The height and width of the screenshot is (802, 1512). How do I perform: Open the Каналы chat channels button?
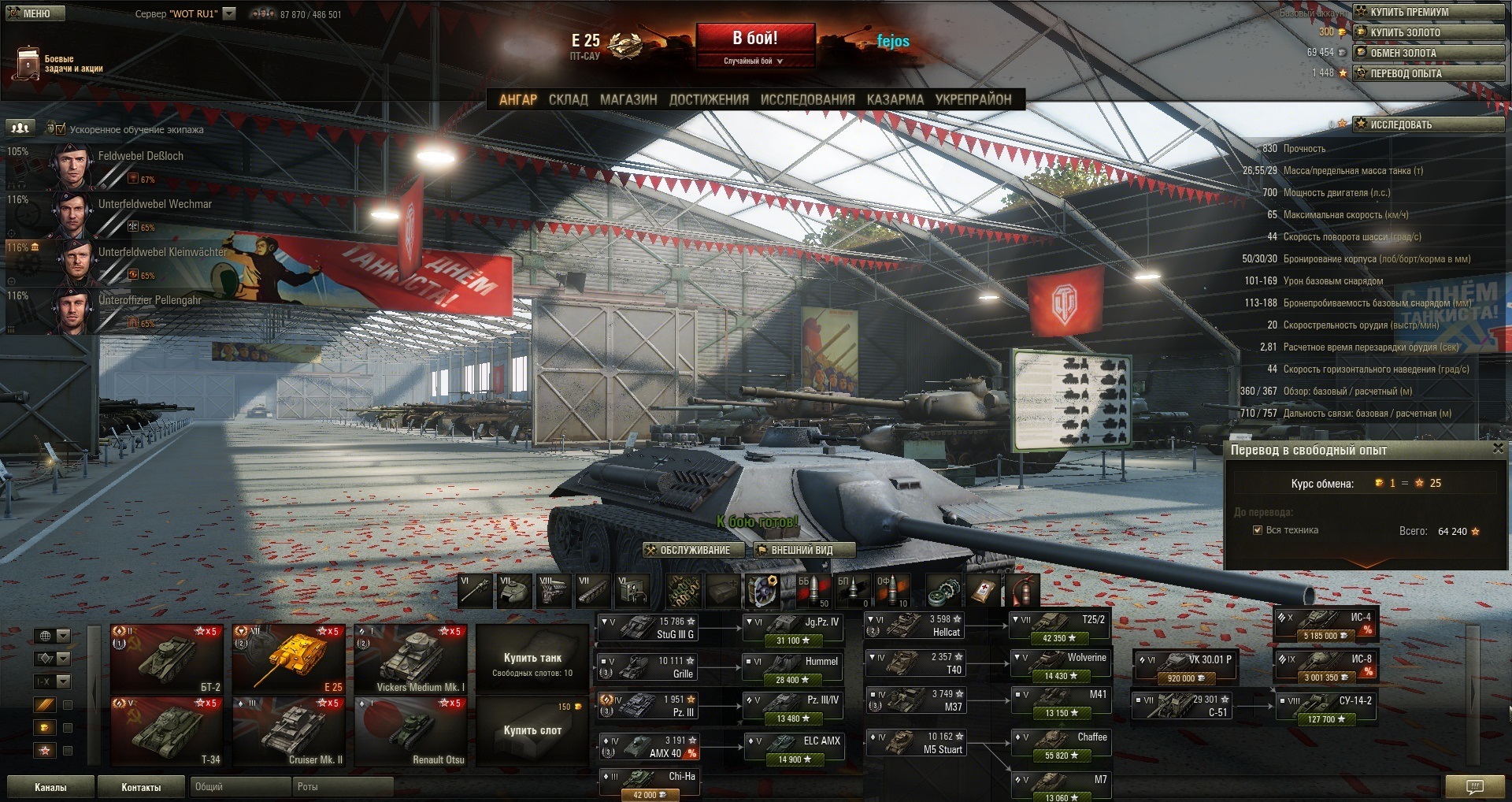click(x=50, y=787)
